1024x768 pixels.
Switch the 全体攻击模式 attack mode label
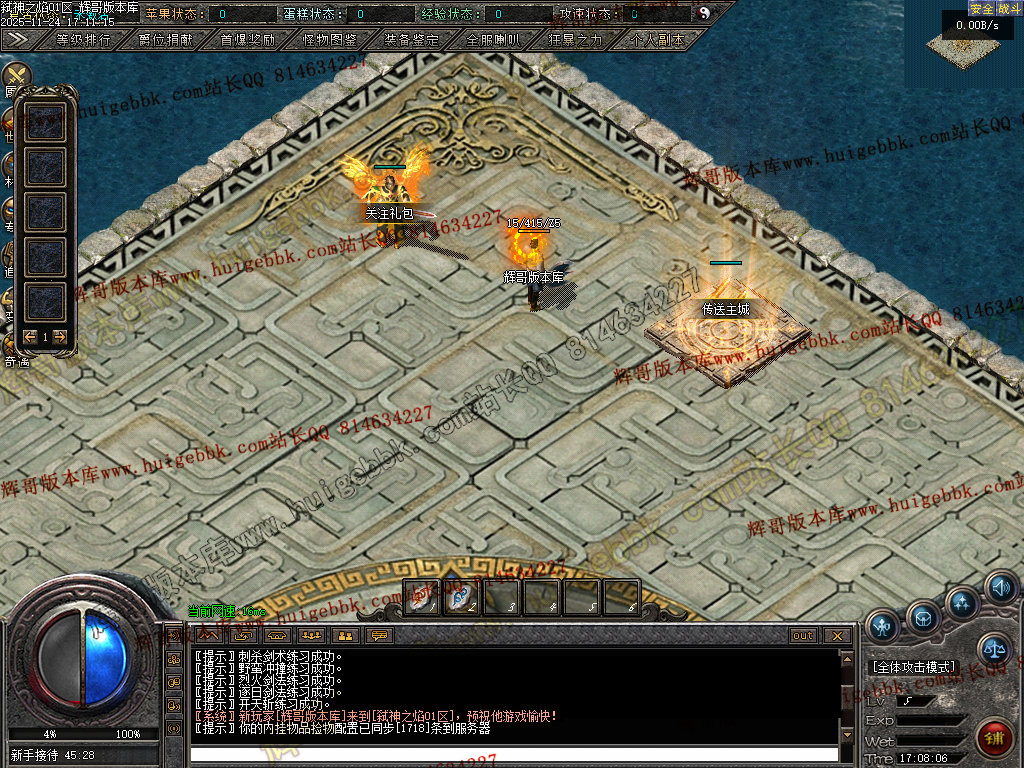914,667
